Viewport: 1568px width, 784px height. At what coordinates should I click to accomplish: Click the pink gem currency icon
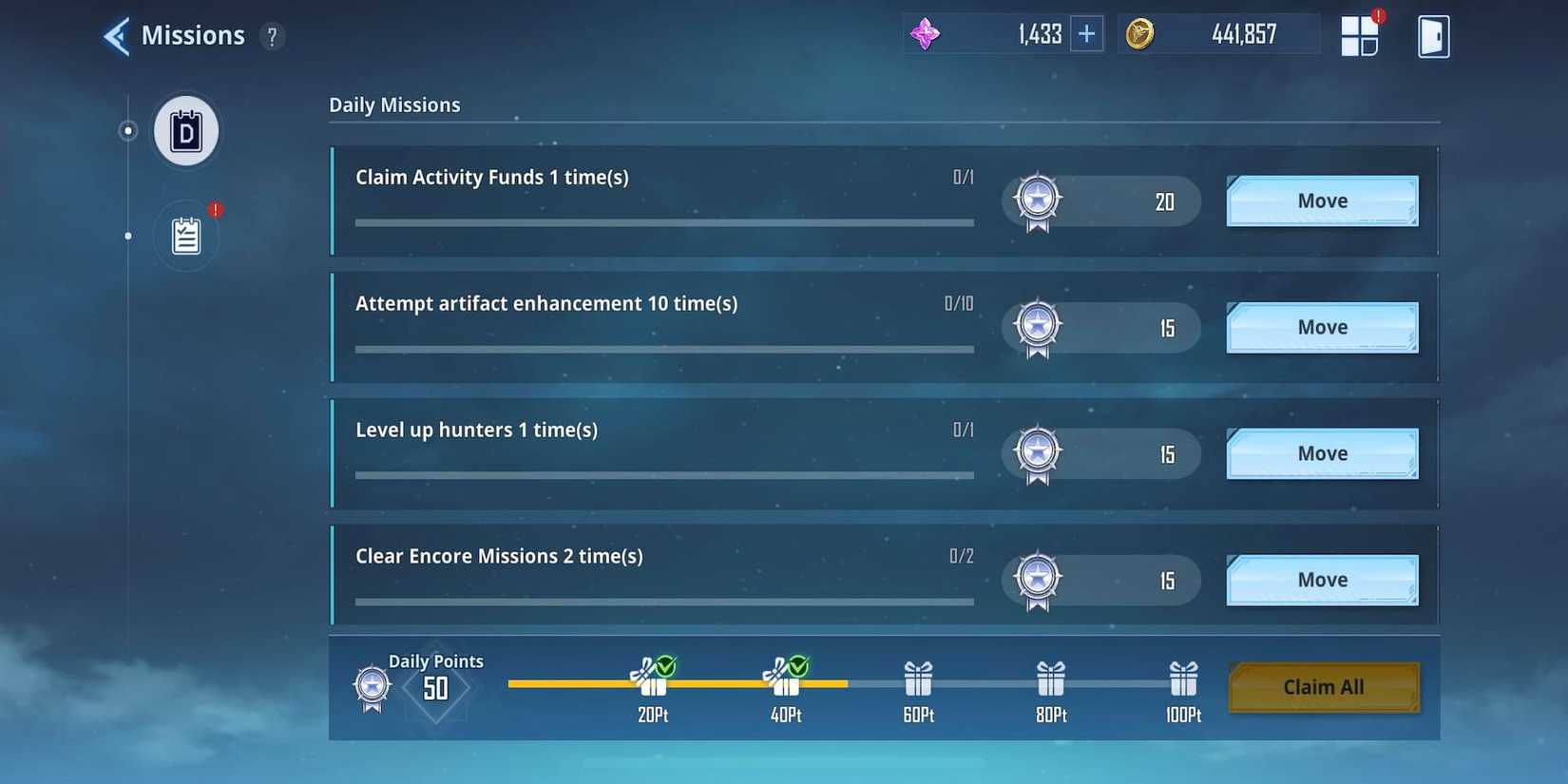coord(925,32)
